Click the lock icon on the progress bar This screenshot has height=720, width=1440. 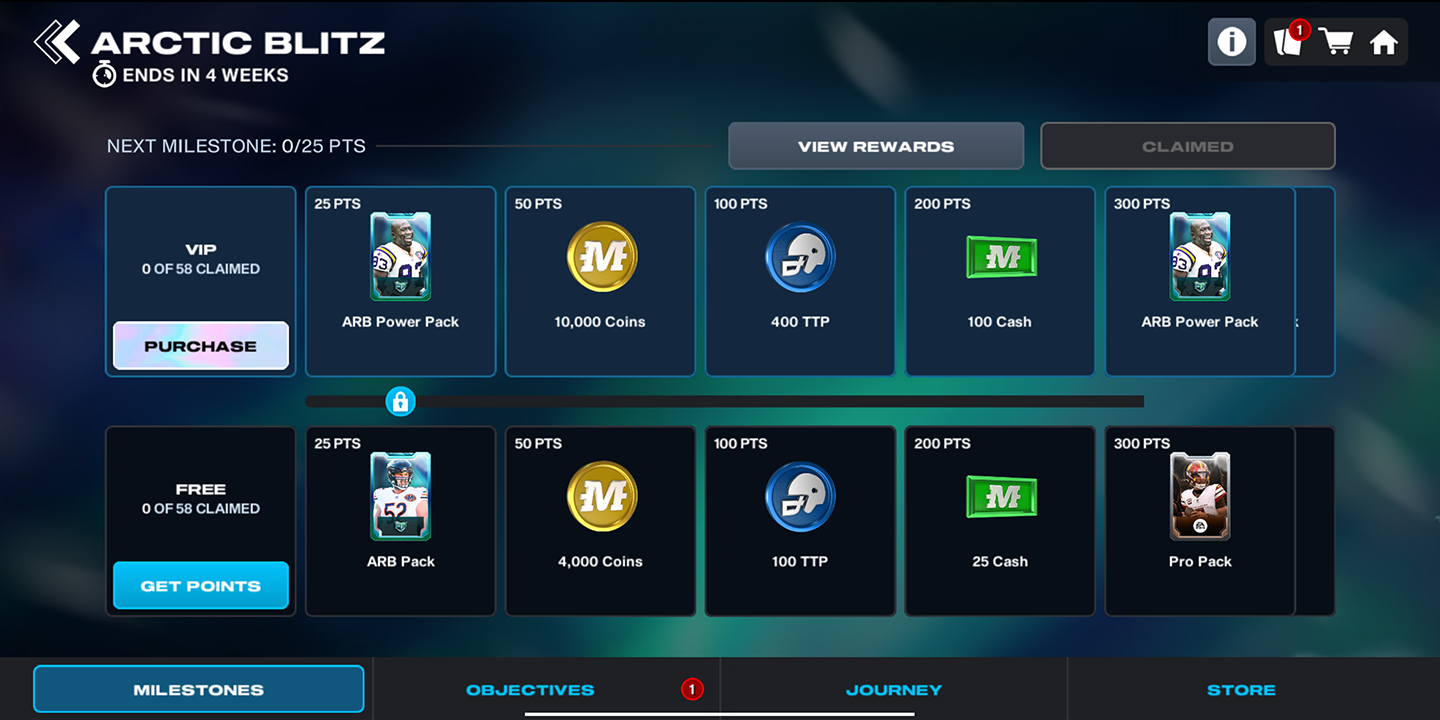coord(401,401)
